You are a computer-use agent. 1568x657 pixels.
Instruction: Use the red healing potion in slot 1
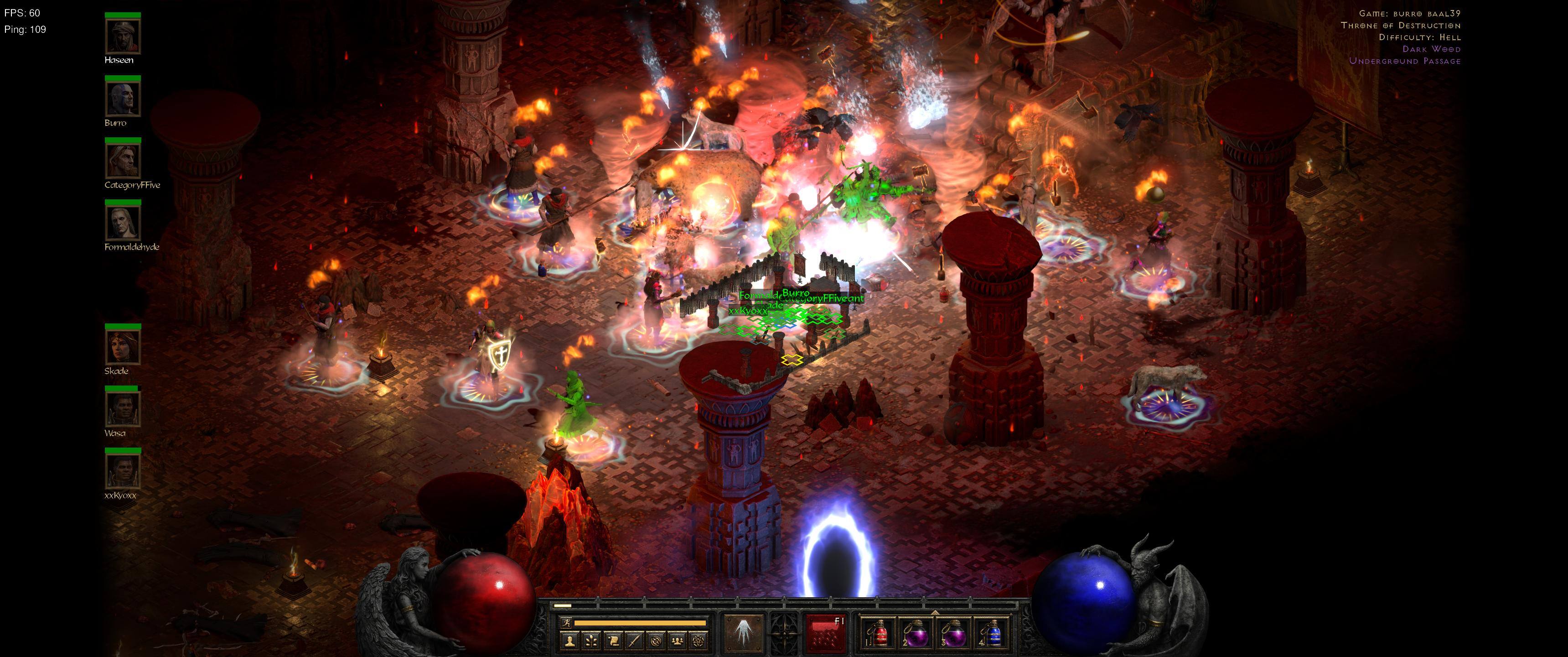click(878, 634)
